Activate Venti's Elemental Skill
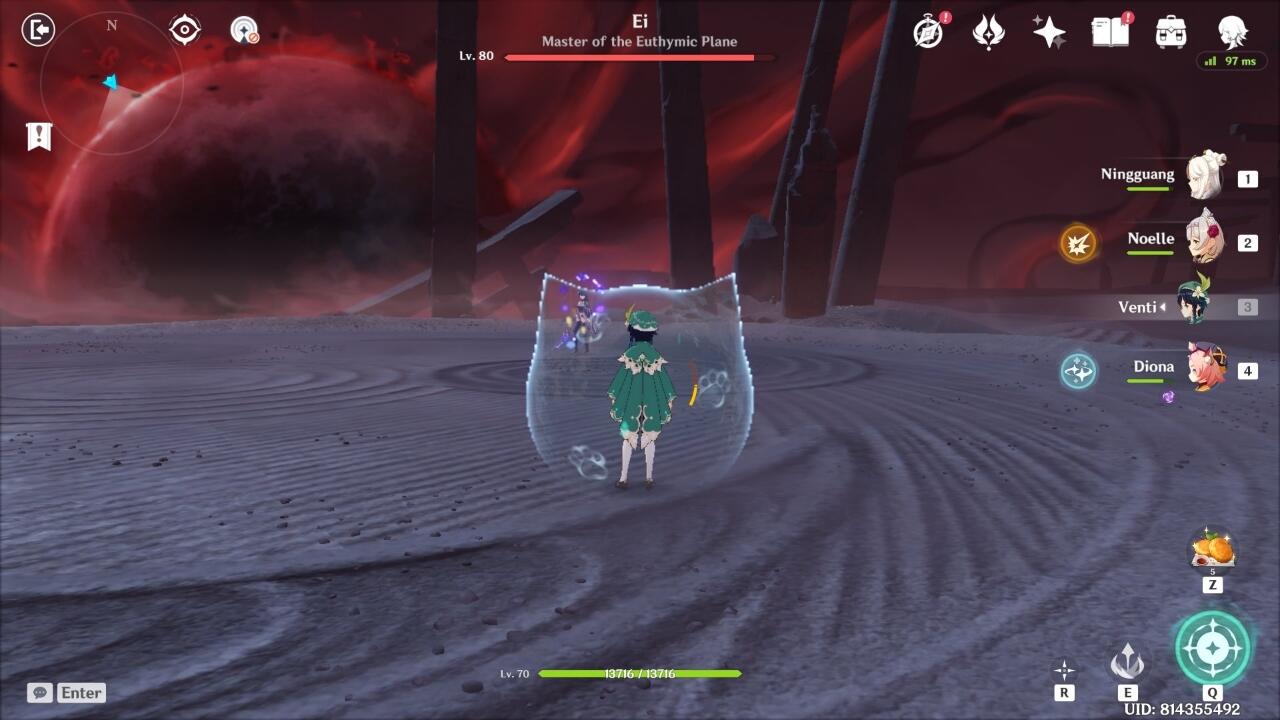The height and width of the screenshot is (720, 1280). [1127, 662]
